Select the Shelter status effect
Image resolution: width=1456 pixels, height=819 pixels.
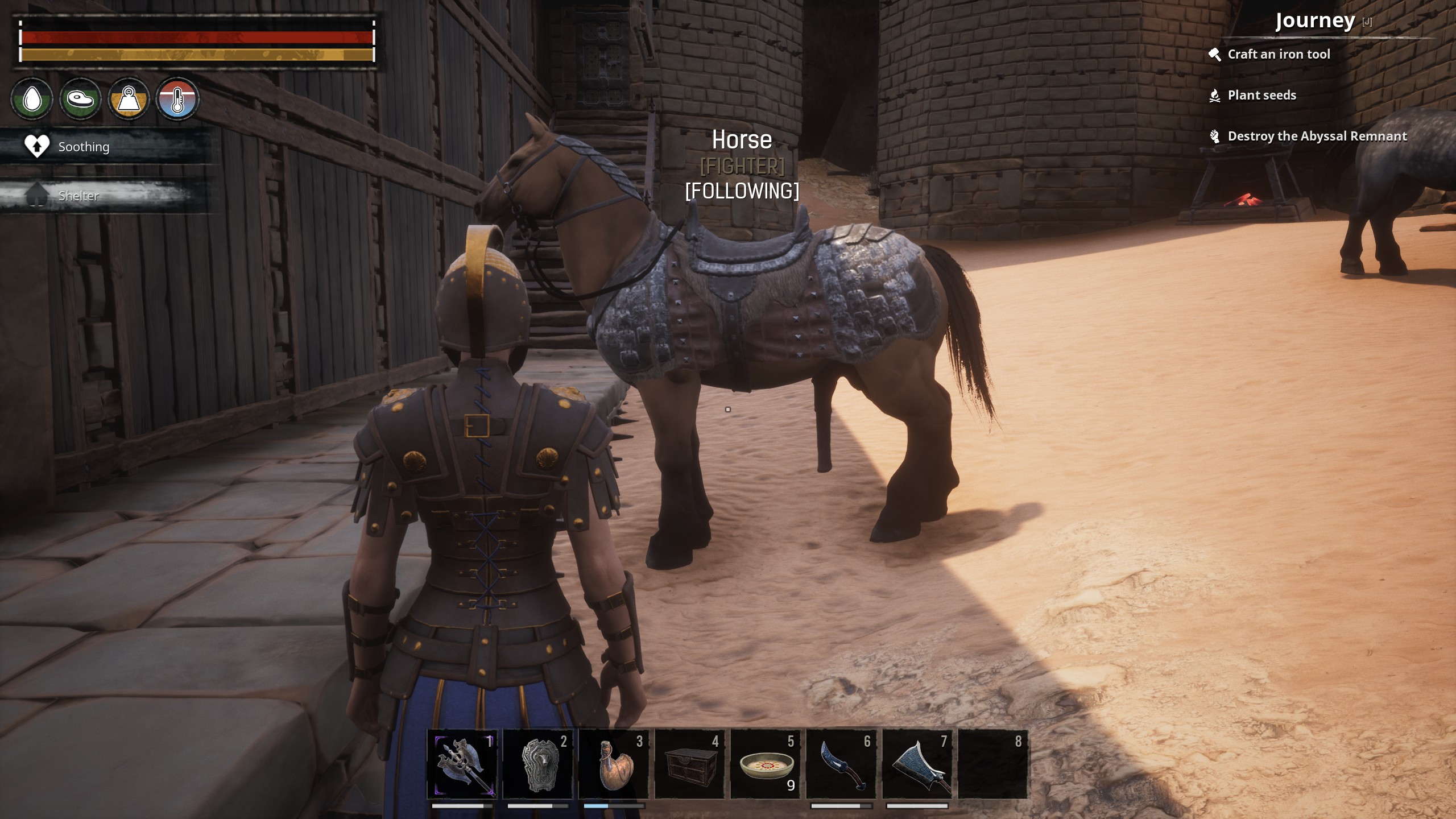(78, 196)
